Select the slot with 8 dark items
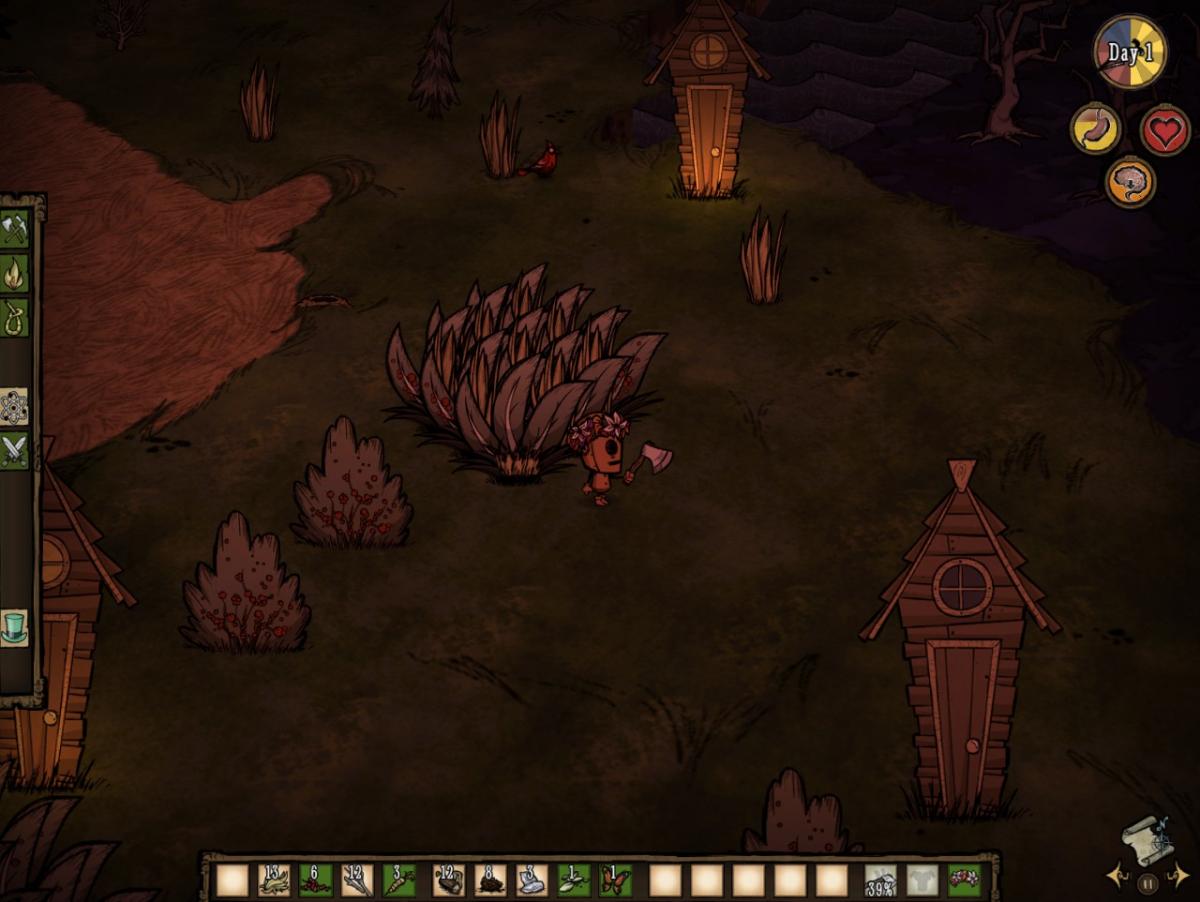This screenshot has height=902, width=1200. [490, 880]
